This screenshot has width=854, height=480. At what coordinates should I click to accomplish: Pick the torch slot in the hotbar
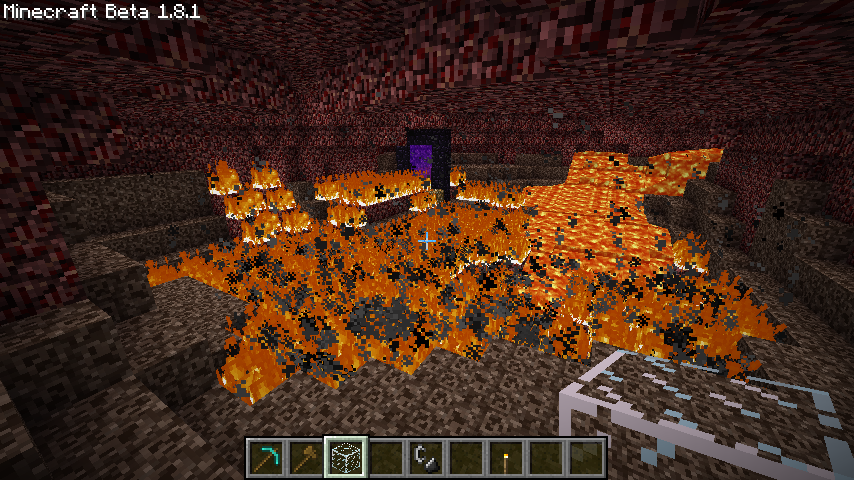(x=506, y=457)
